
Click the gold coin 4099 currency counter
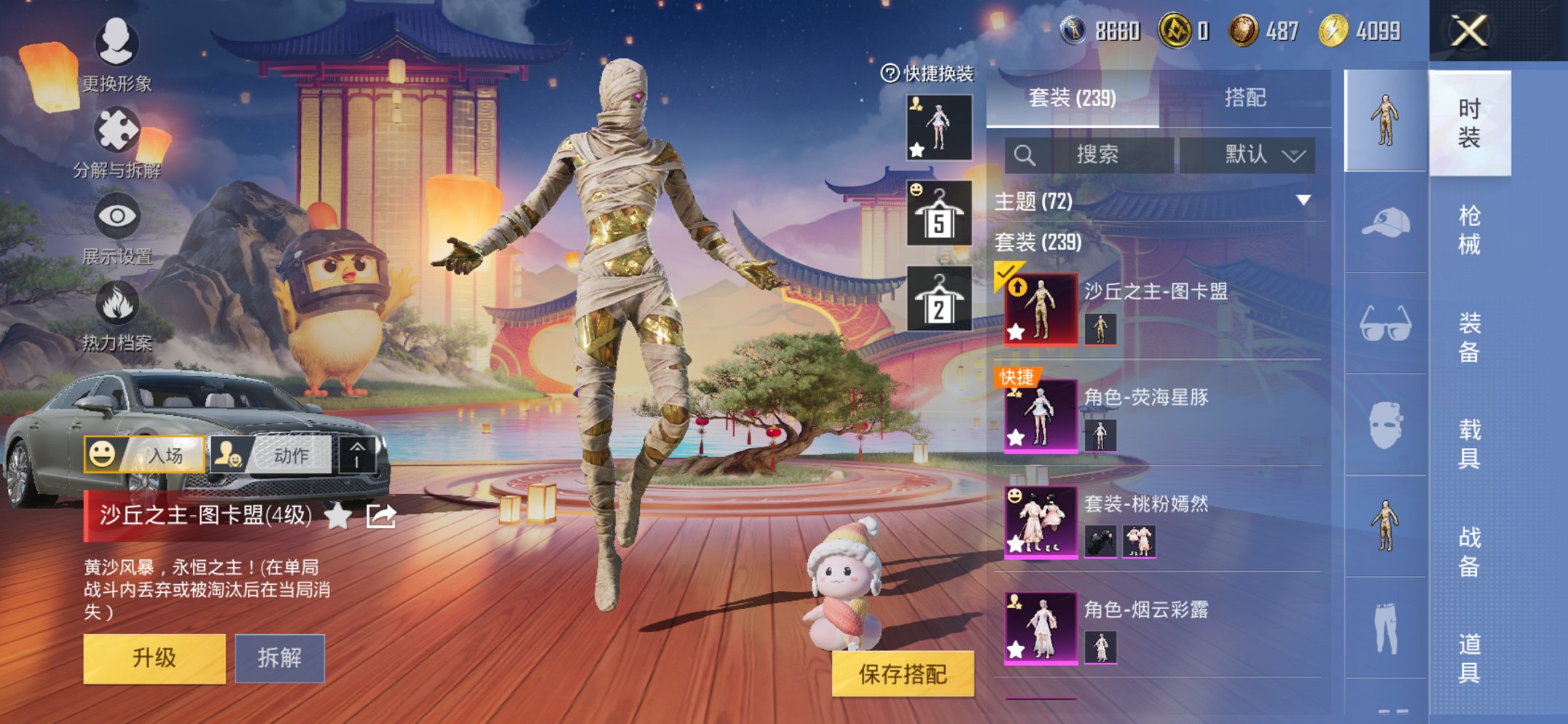(1352, 31)
